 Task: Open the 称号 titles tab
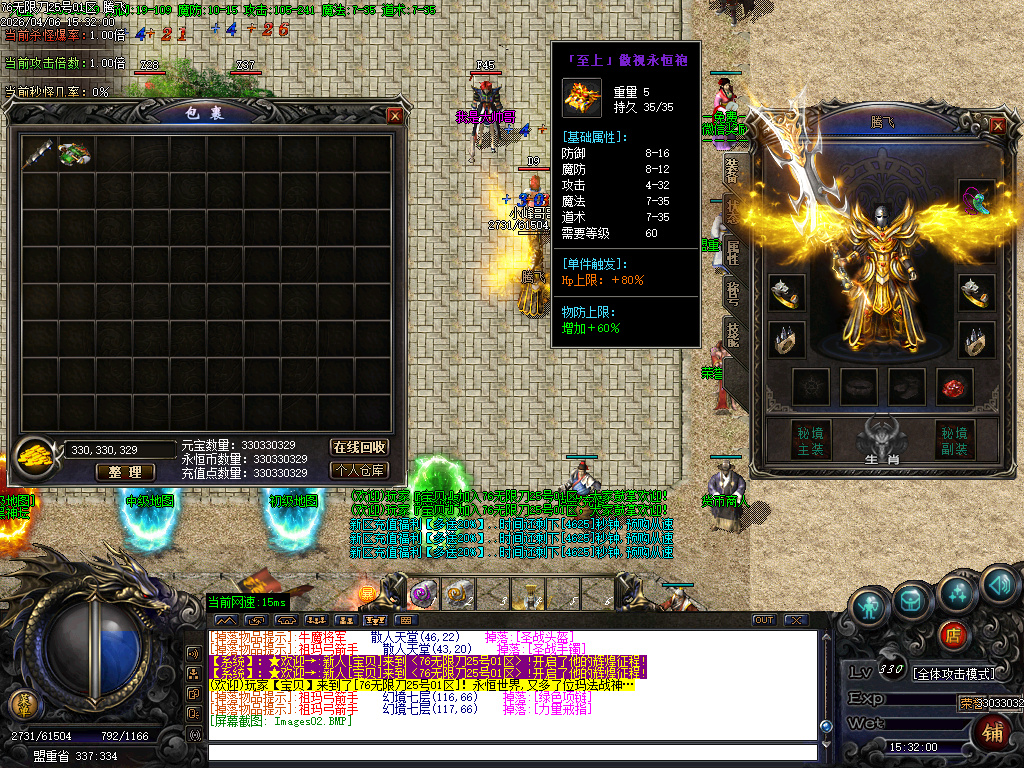(x=733, y=294)
